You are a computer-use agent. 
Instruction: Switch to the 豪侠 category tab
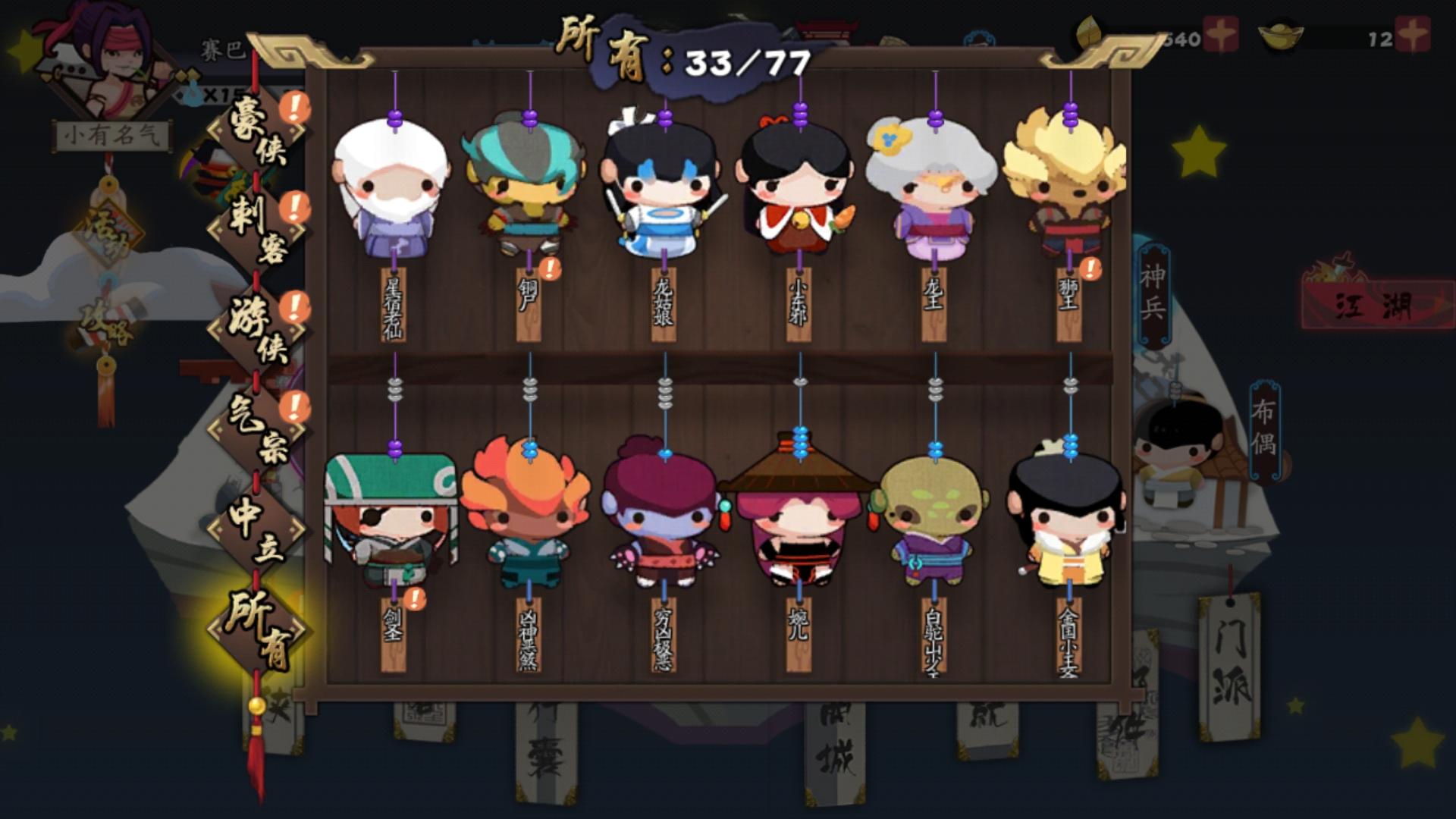[254, 133]
